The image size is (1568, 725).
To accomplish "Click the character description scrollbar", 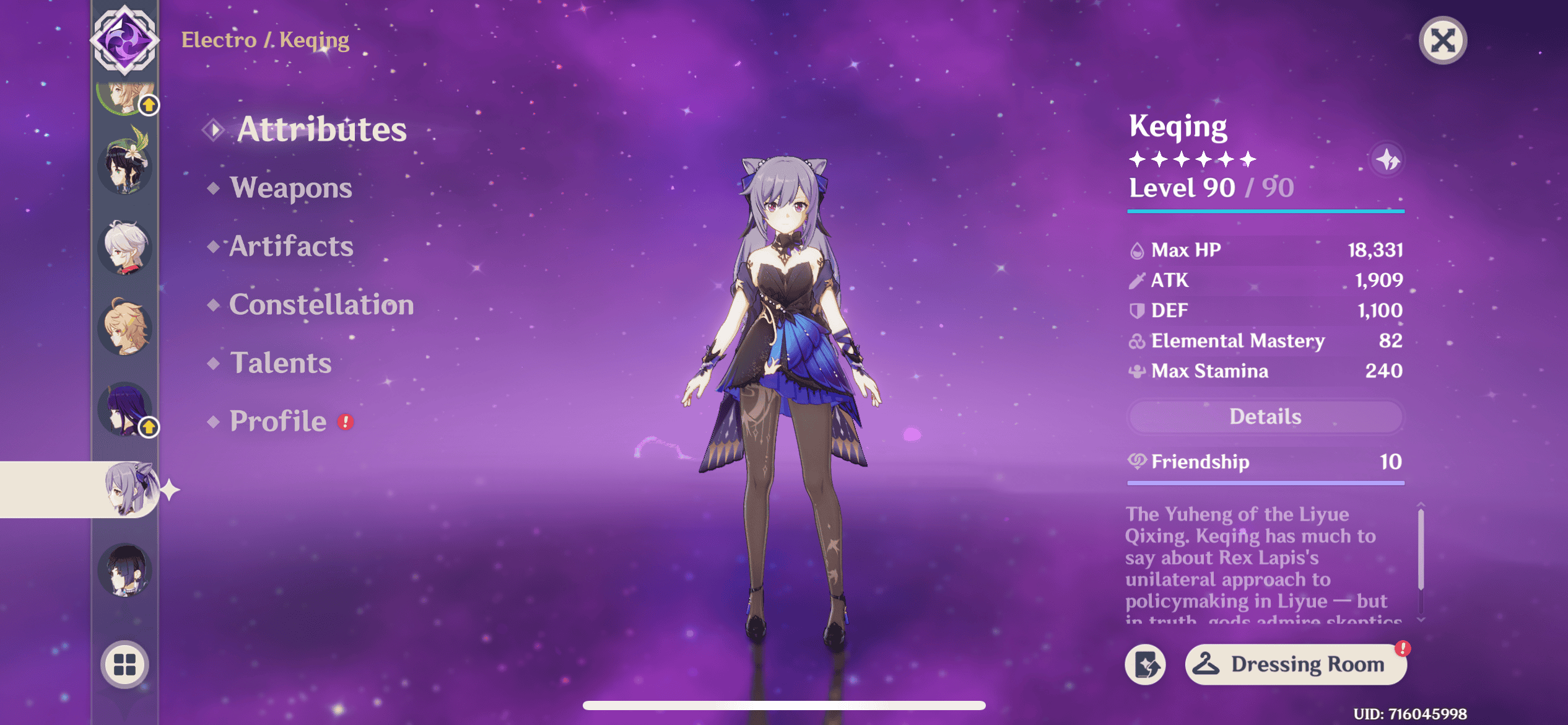I will pyautogui.click(x=1421, y=549).
